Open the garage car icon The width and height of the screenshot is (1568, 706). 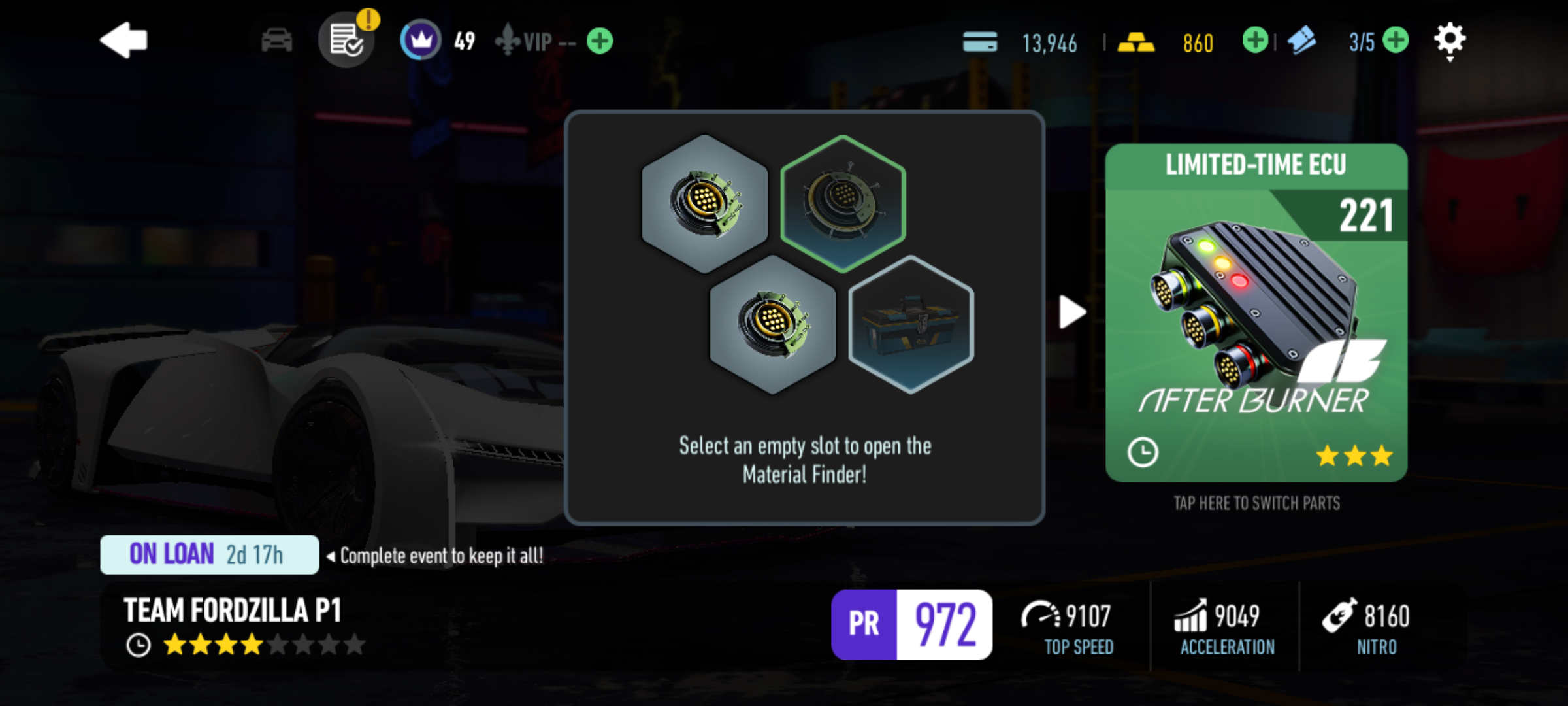pos(277,41)
